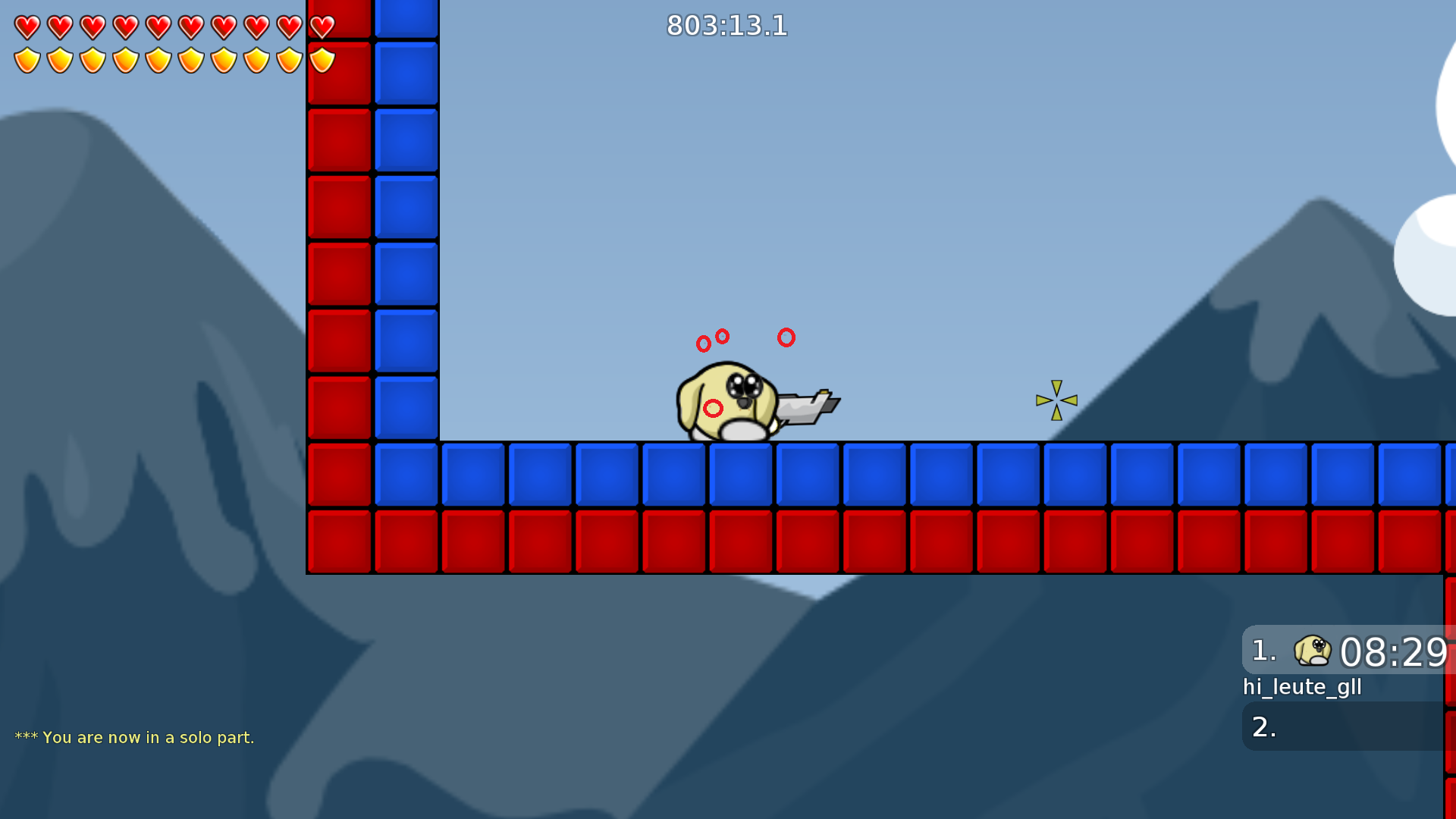Click the solo part chat message
Image resolution: width=1456 pixels, height=819 pixels.
tap(136, 736)
